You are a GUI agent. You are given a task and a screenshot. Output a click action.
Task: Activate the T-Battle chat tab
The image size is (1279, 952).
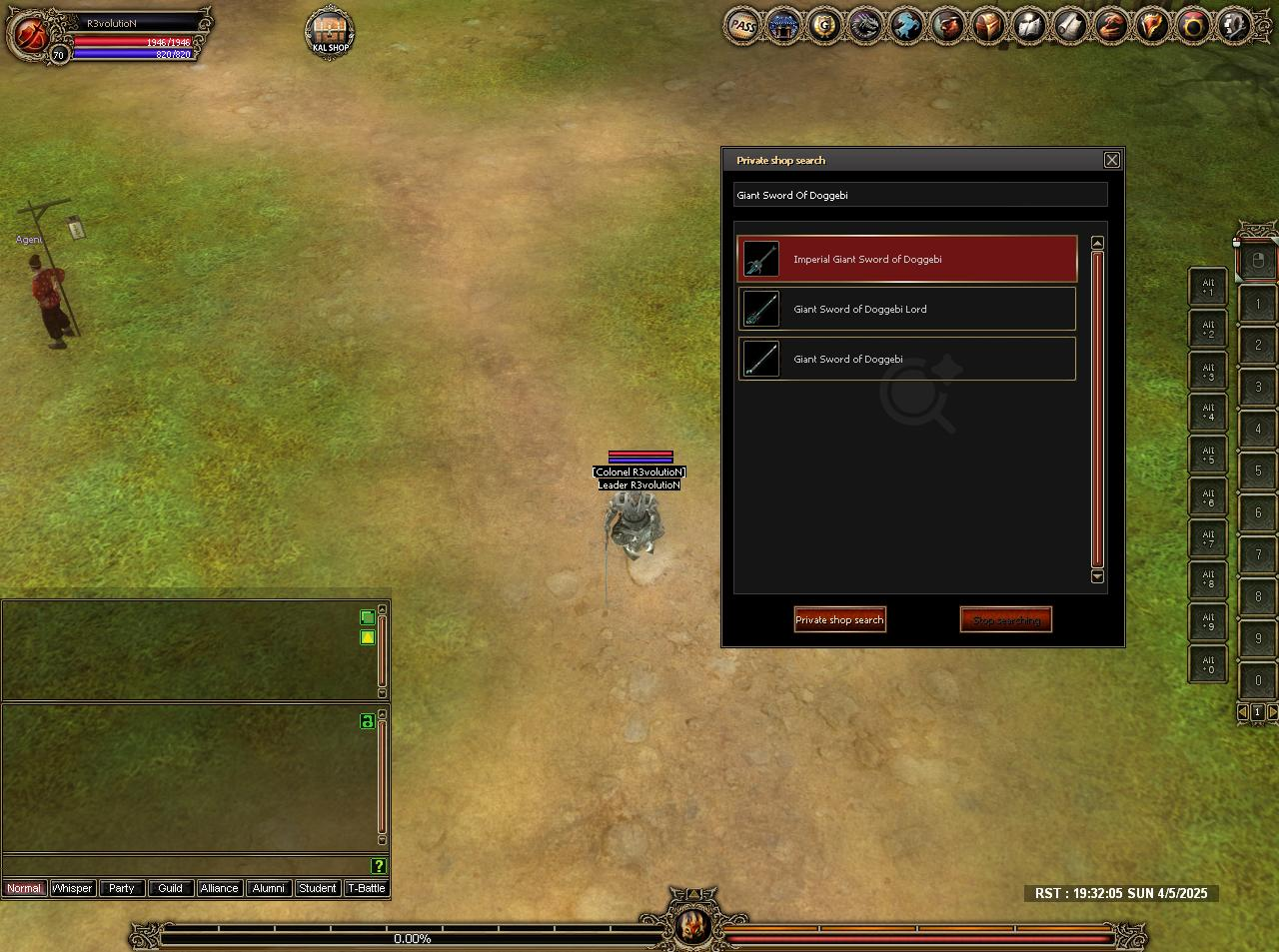[x=366, y=888]
